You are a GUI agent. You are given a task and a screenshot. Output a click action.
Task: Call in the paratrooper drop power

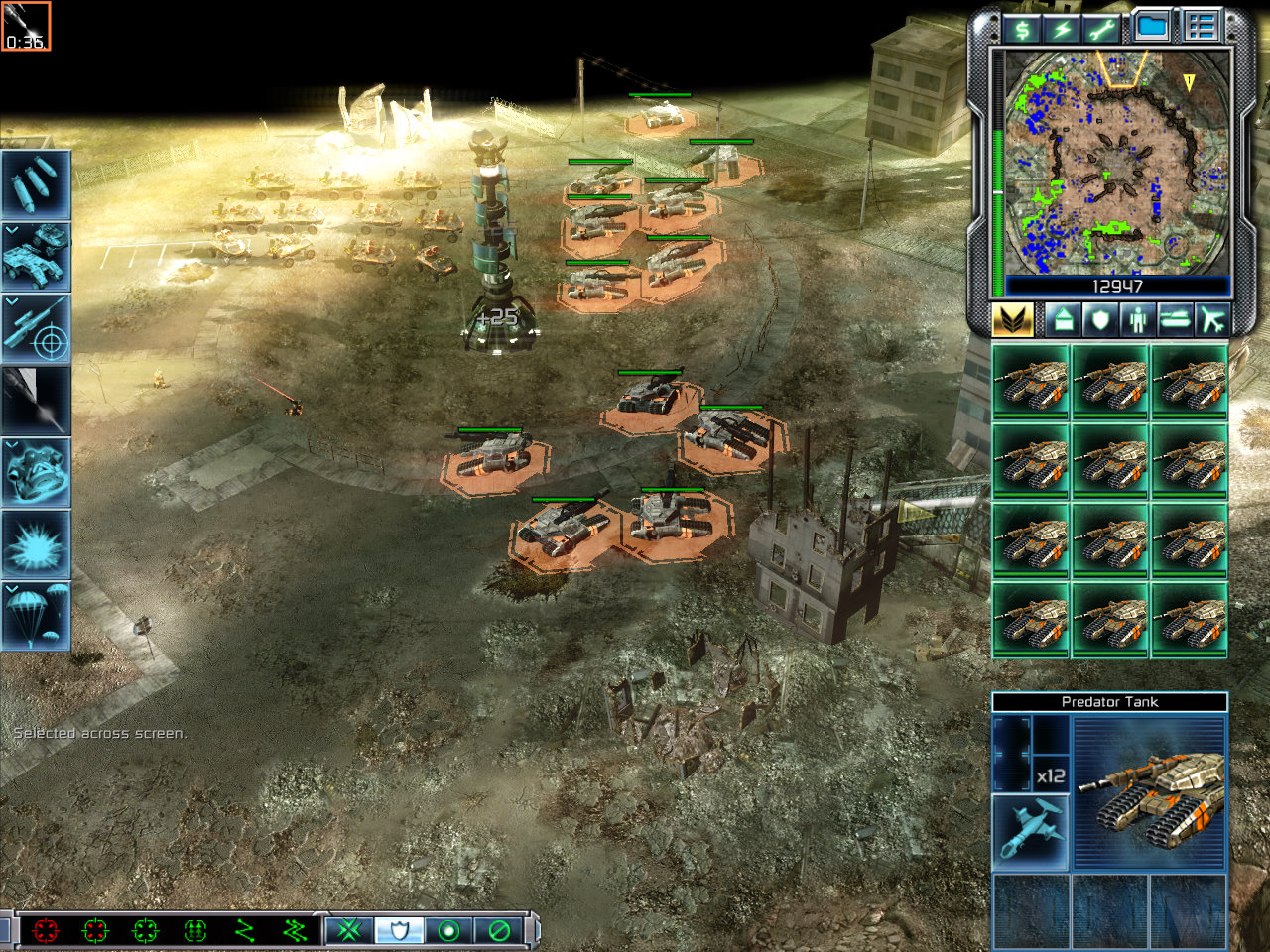click(x=36, y=615)
